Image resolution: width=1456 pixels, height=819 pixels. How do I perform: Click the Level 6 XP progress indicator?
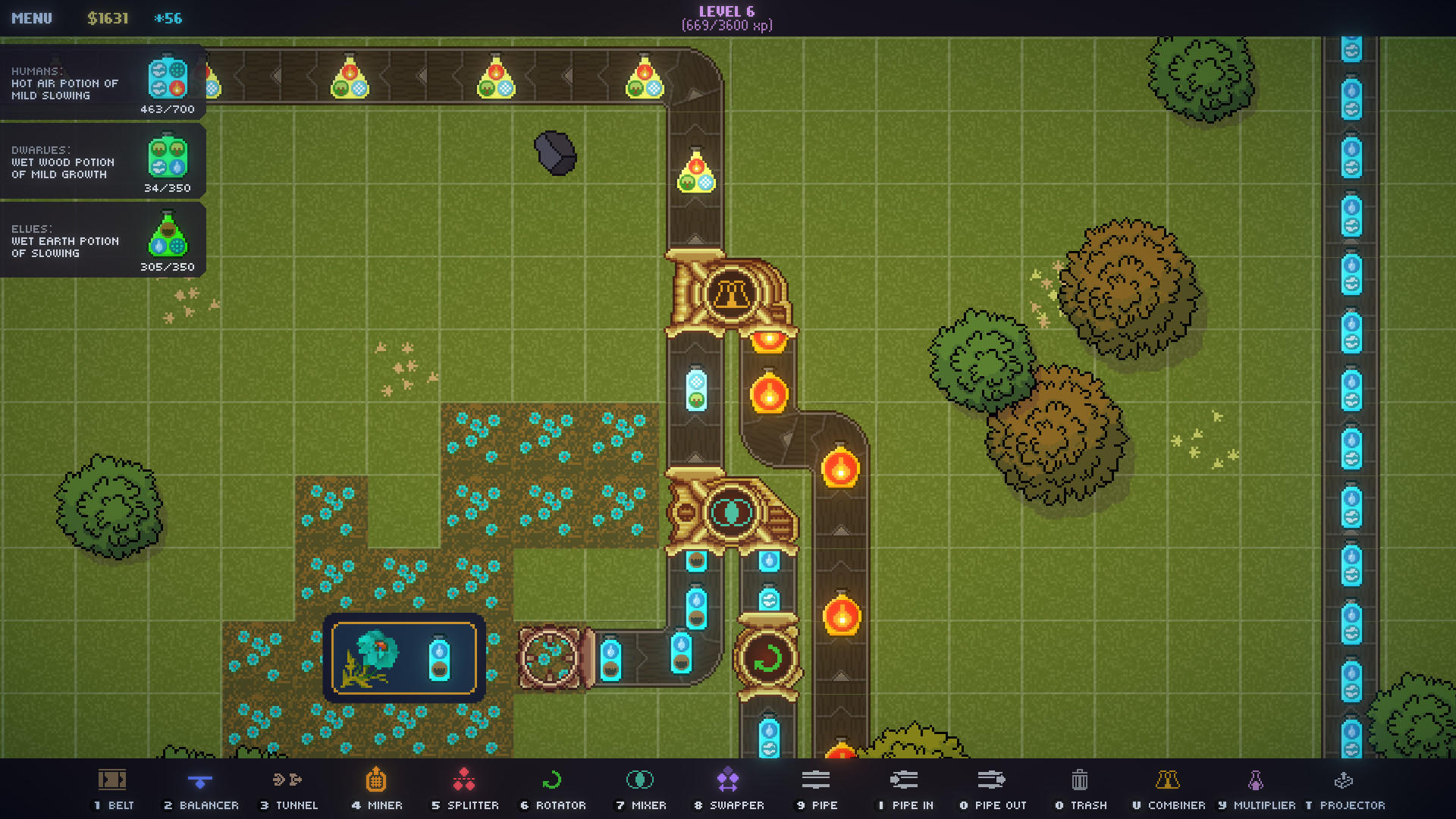729,17
